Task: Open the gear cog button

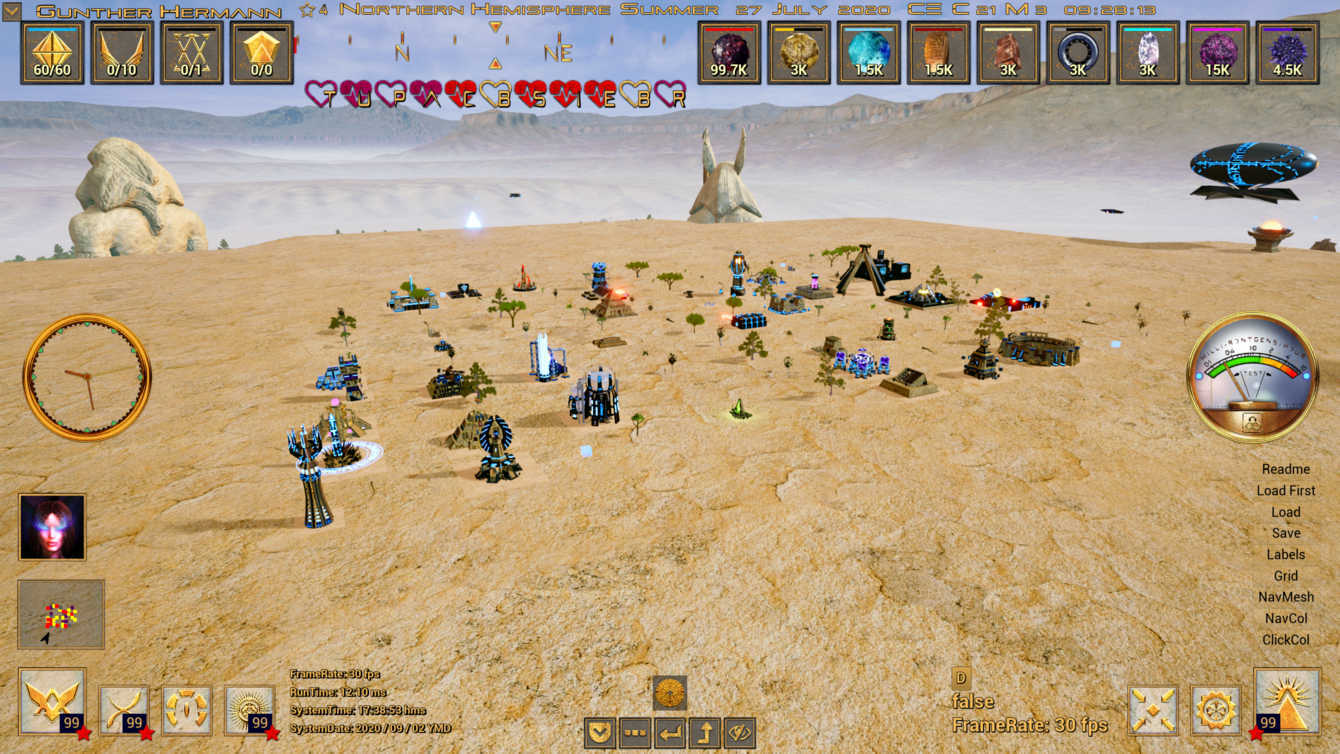Action: point(1215,710)
